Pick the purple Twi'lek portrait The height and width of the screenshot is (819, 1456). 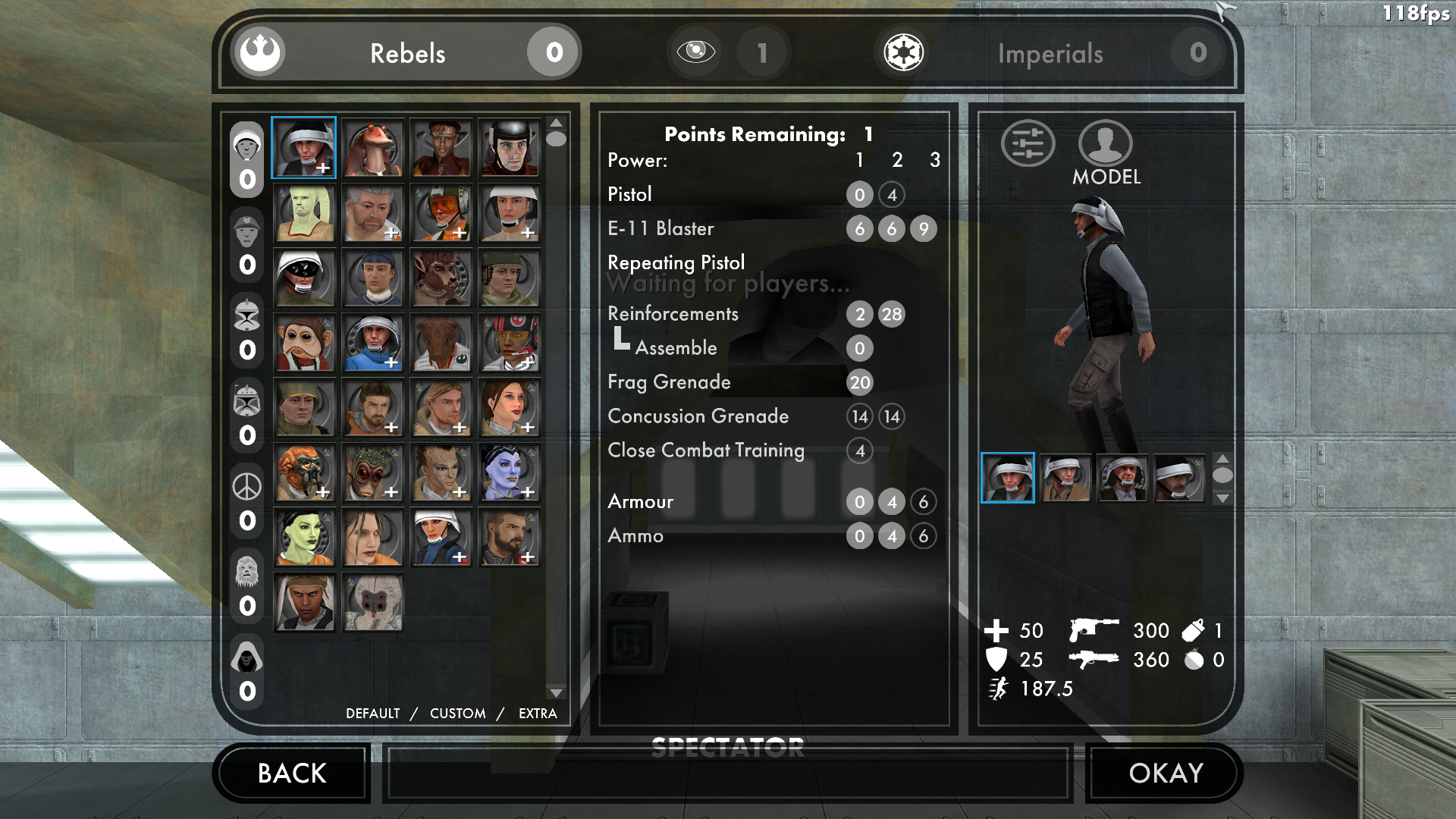click(x=509, y=472)
